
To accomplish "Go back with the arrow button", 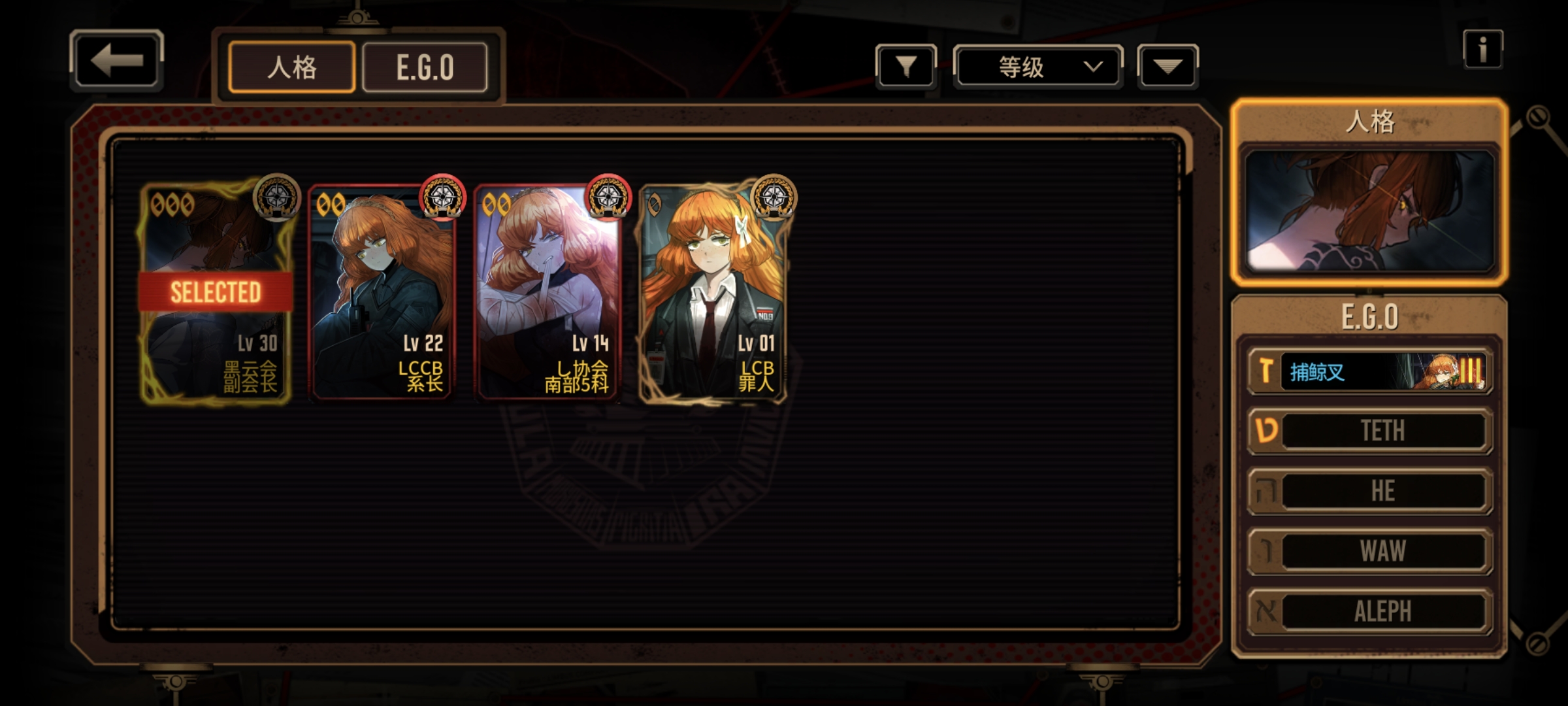I will (116, 61).
